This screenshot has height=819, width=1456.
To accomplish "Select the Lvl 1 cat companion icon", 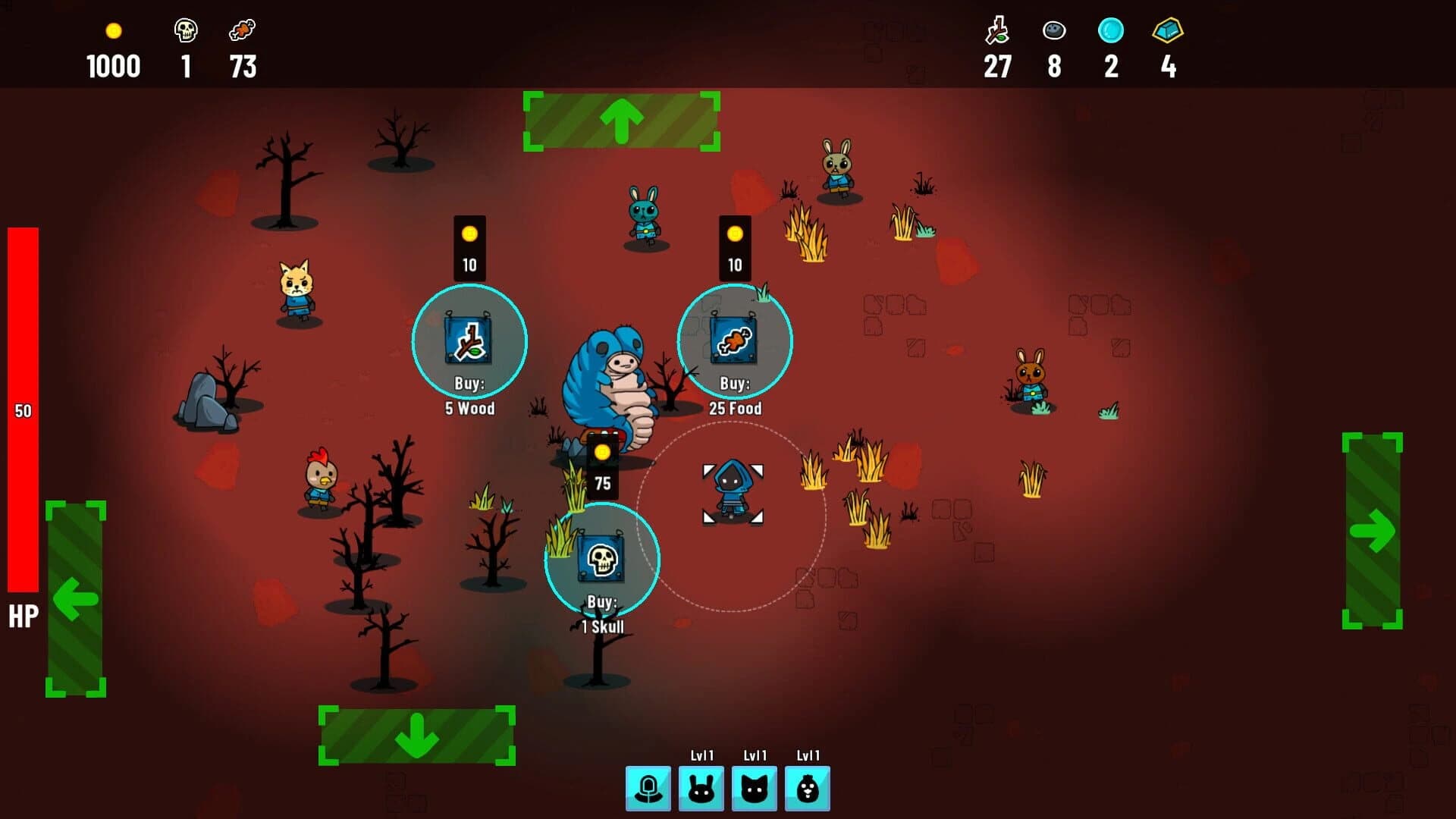I will click(755, 788).
